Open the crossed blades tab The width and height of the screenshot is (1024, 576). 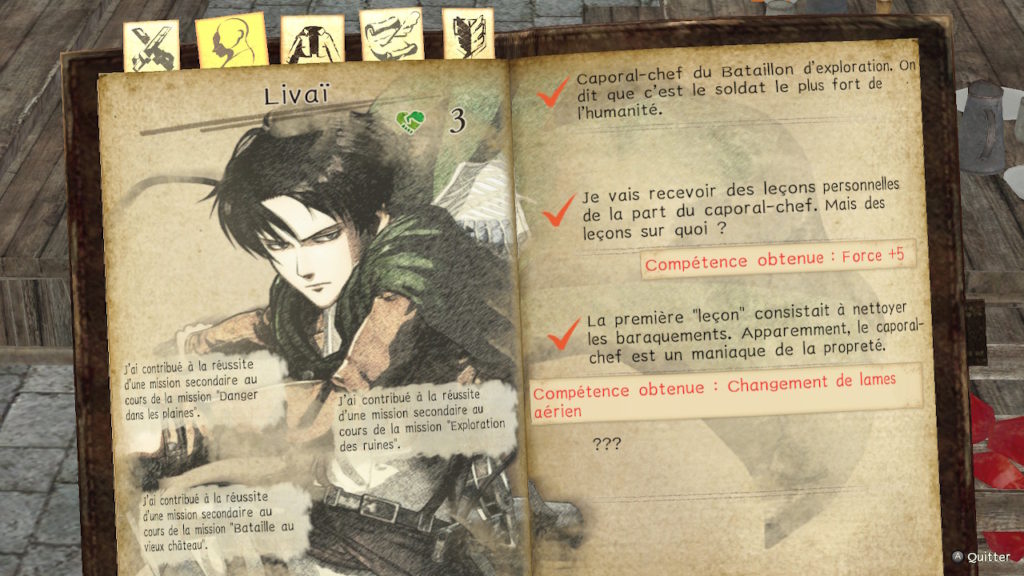coord(151,45)
